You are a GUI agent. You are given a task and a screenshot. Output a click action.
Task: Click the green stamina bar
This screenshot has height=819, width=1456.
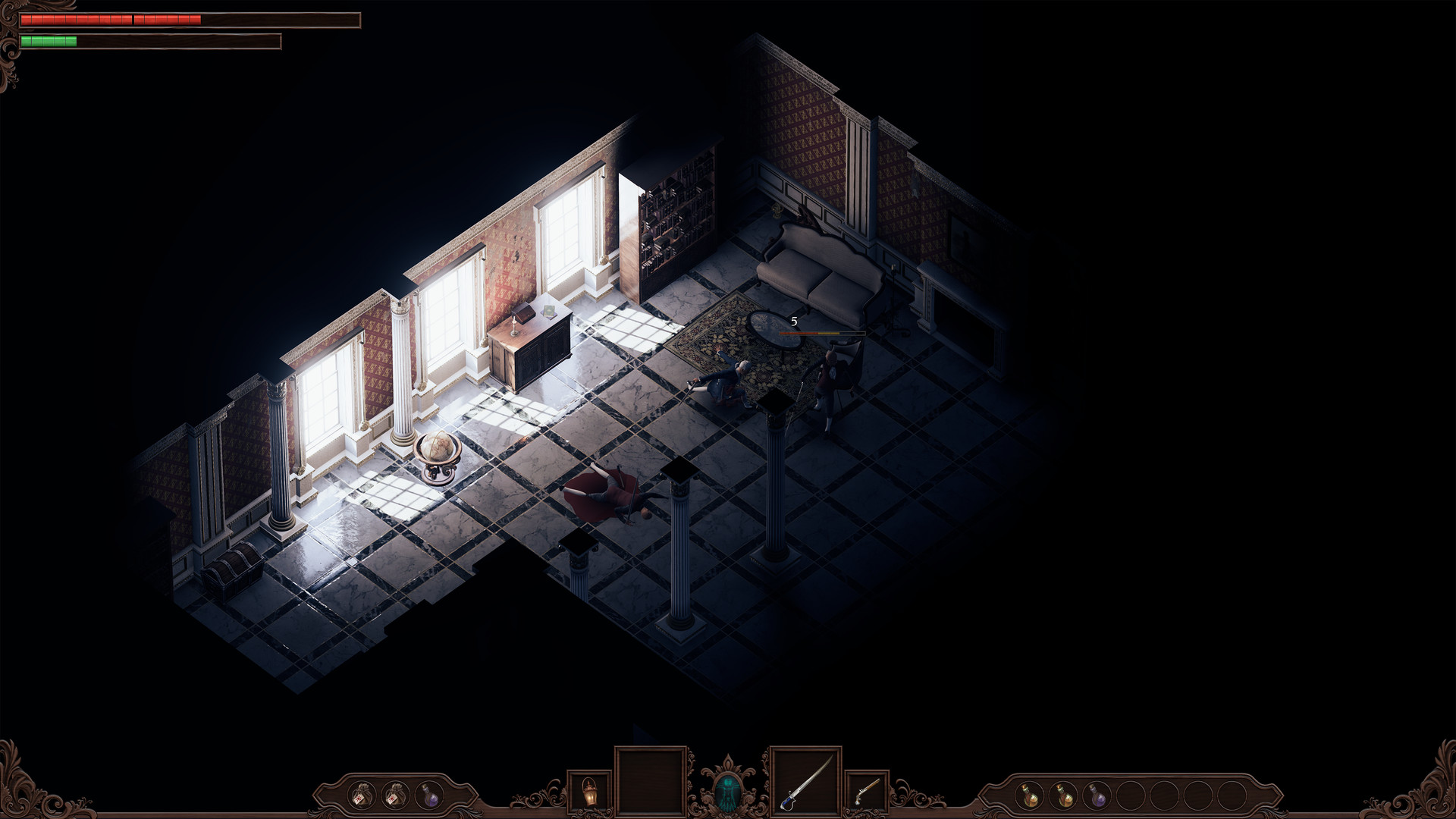49,41
